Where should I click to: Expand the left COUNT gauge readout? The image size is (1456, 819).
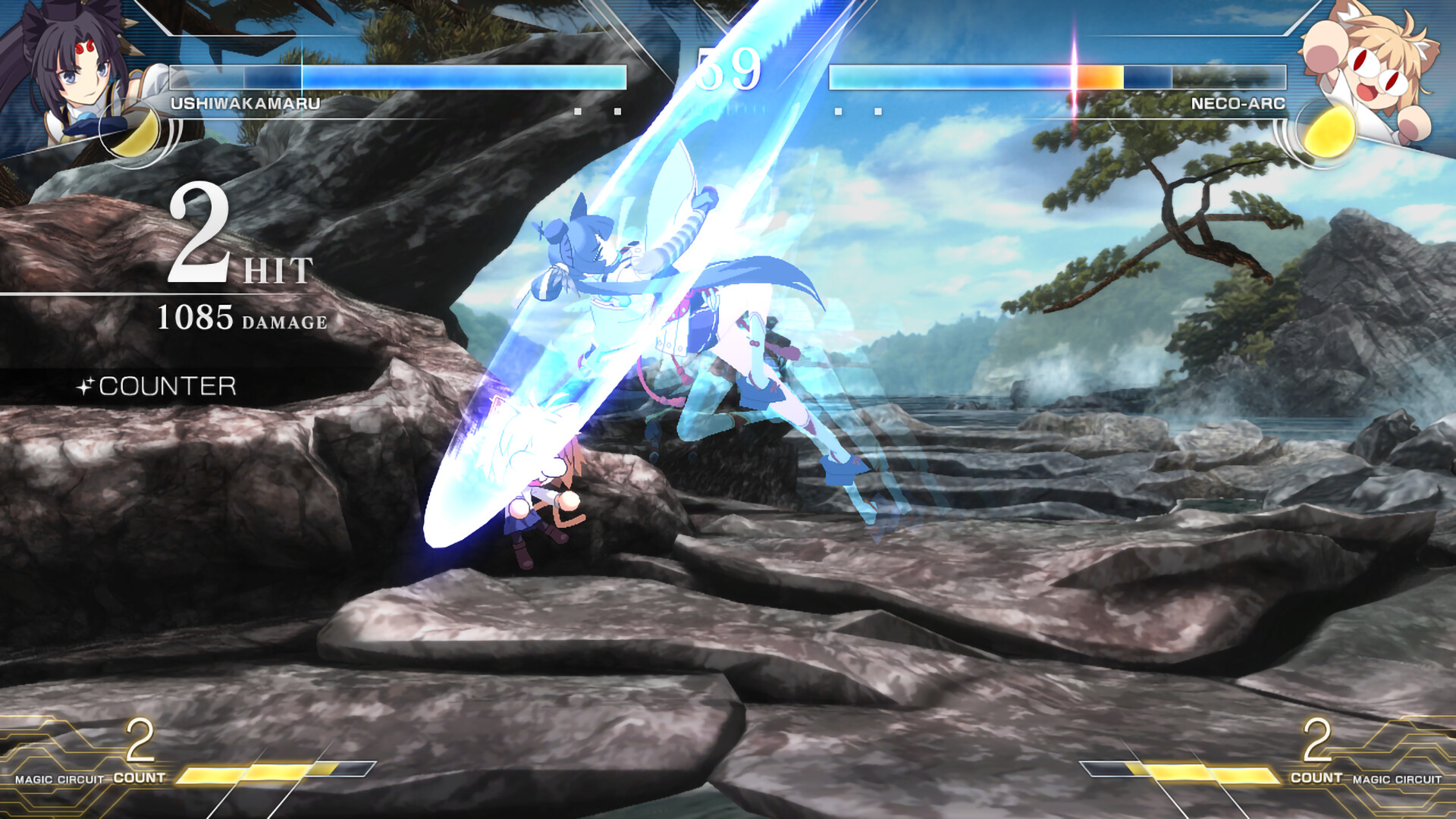point(138,758)
